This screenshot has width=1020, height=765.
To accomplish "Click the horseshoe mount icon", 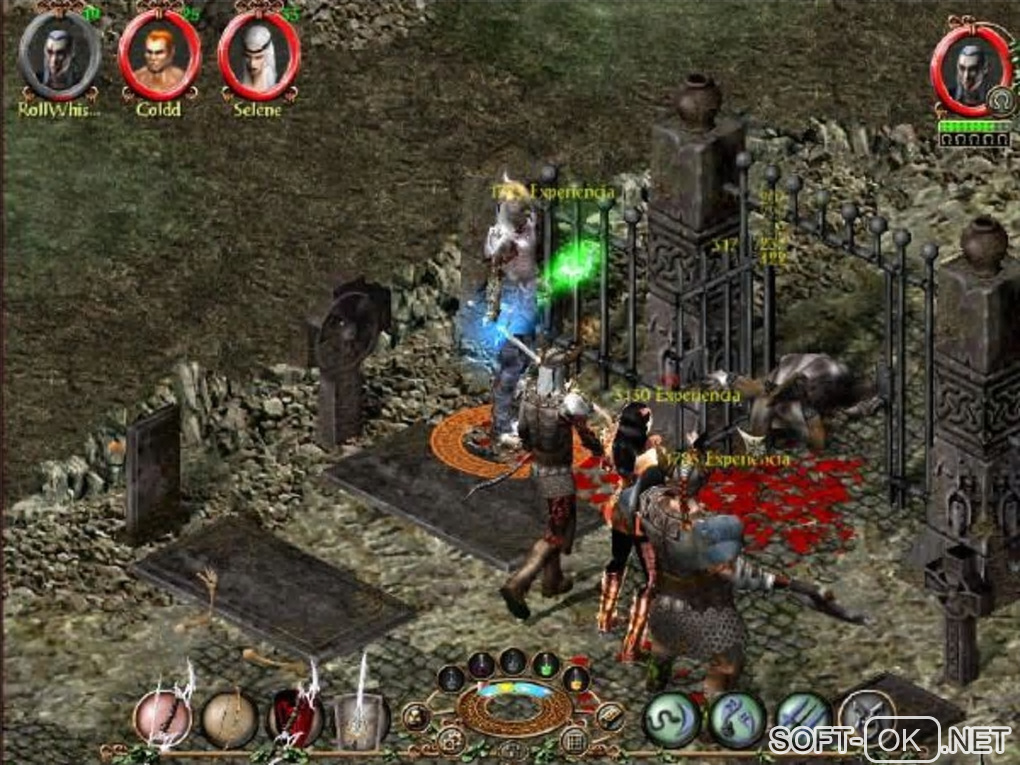I will coord(996,100).
